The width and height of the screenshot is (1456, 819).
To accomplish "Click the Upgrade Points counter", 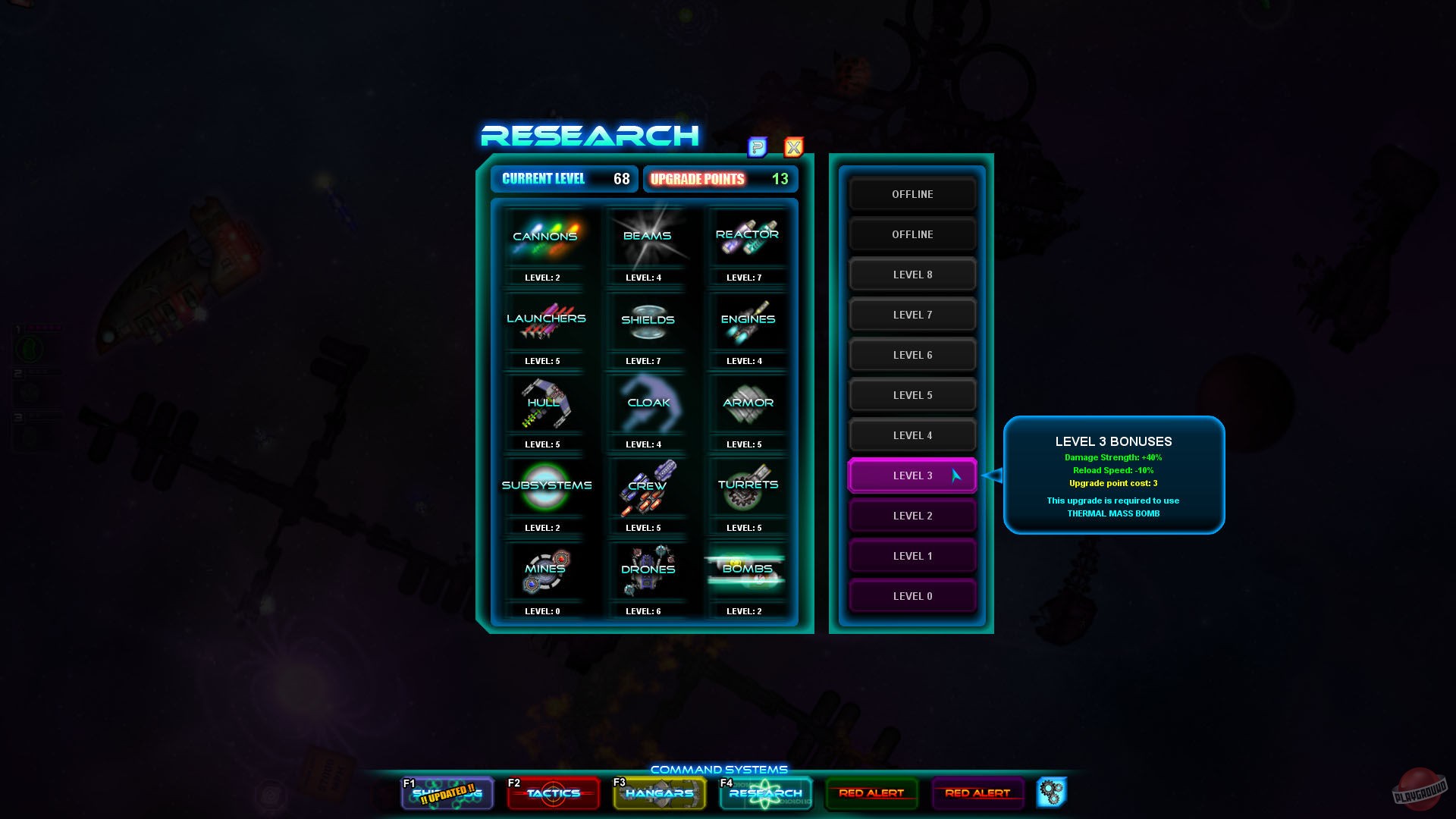I will coord(719,179).
